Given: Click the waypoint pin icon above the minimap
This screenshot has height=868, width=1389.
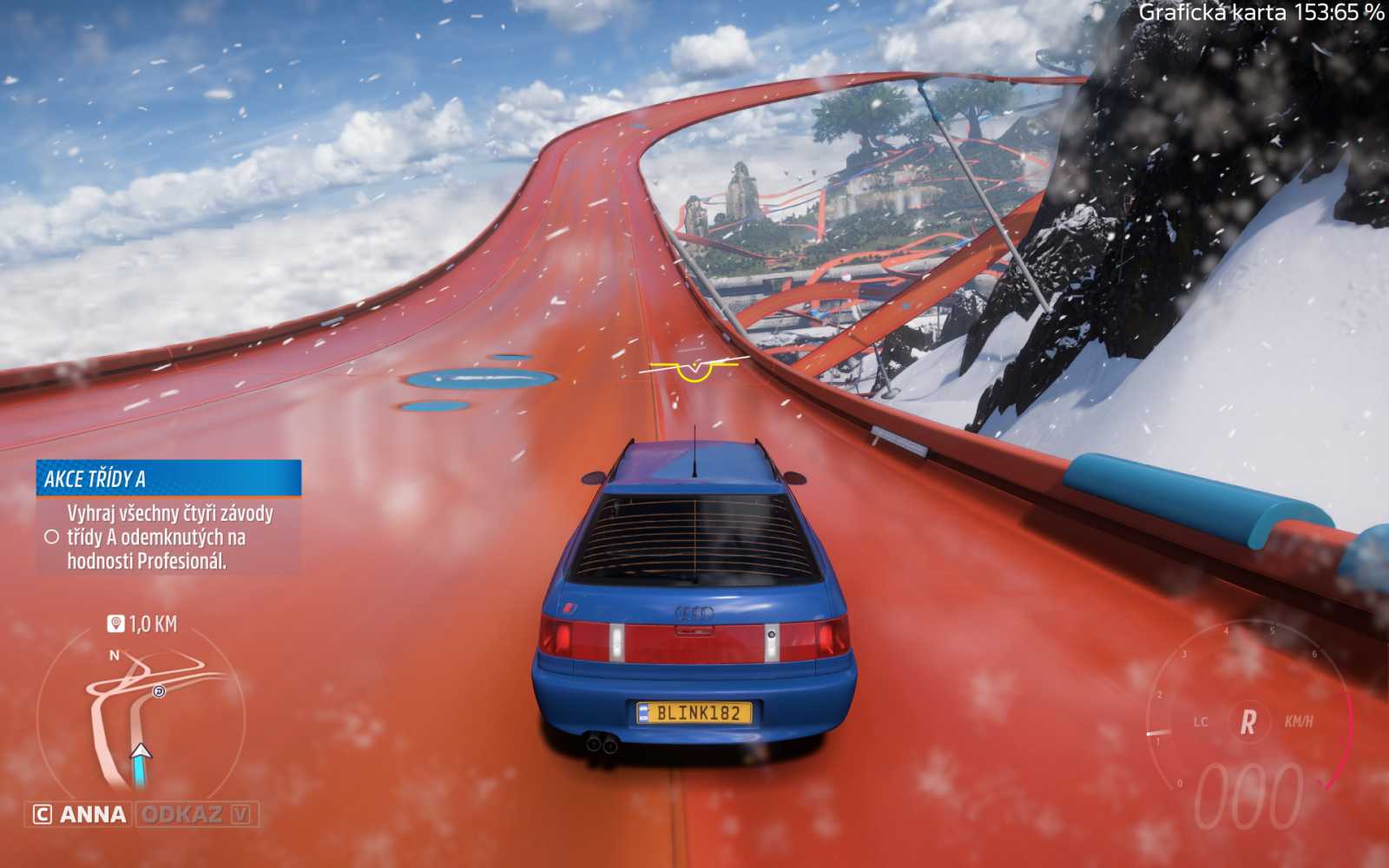Looking at the screenshot, I should point(114,621).
